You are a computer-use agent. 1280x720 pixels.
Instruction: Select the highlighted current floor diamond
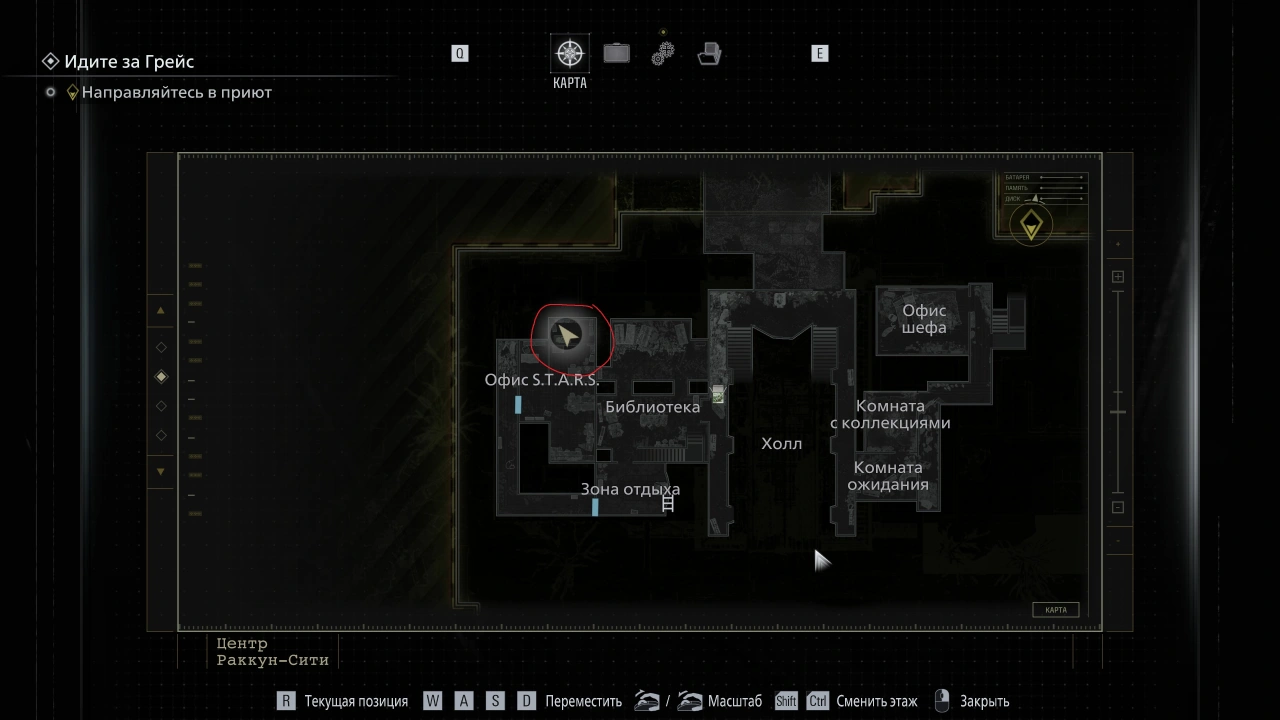[x=161, y=377]
